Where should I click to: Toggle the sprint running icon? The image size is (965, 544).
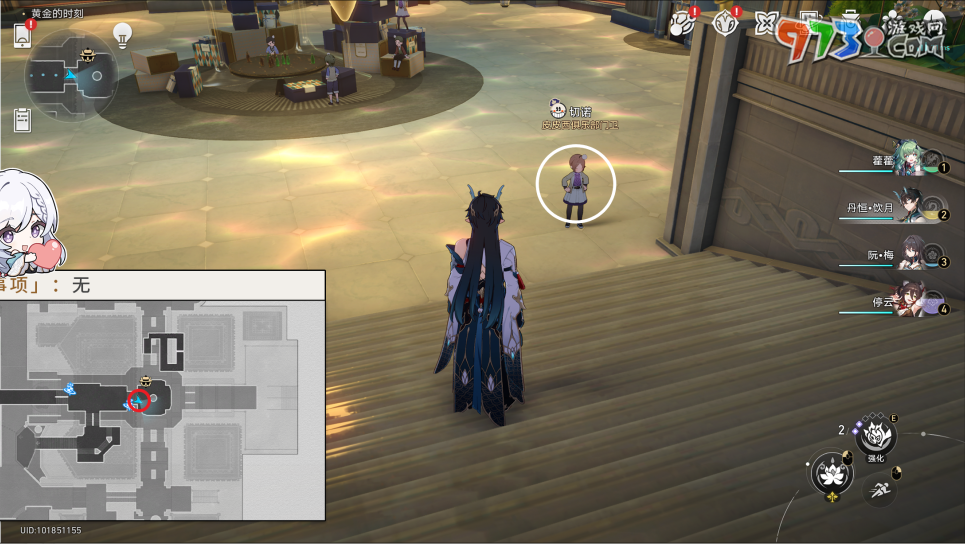coord(878,488)
